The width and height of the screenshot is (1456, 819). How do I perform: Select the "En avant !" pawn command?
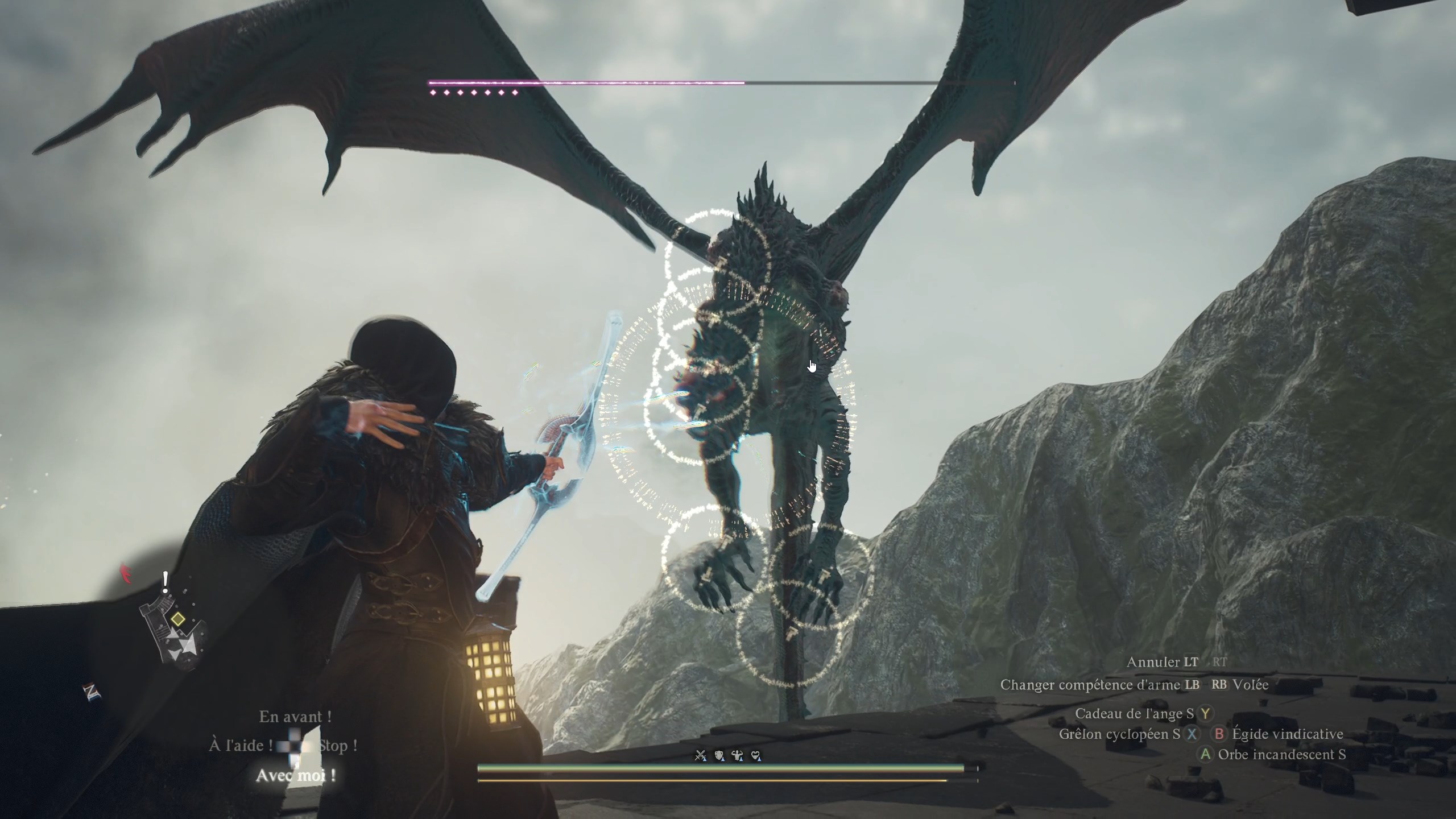[x=295, y=717]
